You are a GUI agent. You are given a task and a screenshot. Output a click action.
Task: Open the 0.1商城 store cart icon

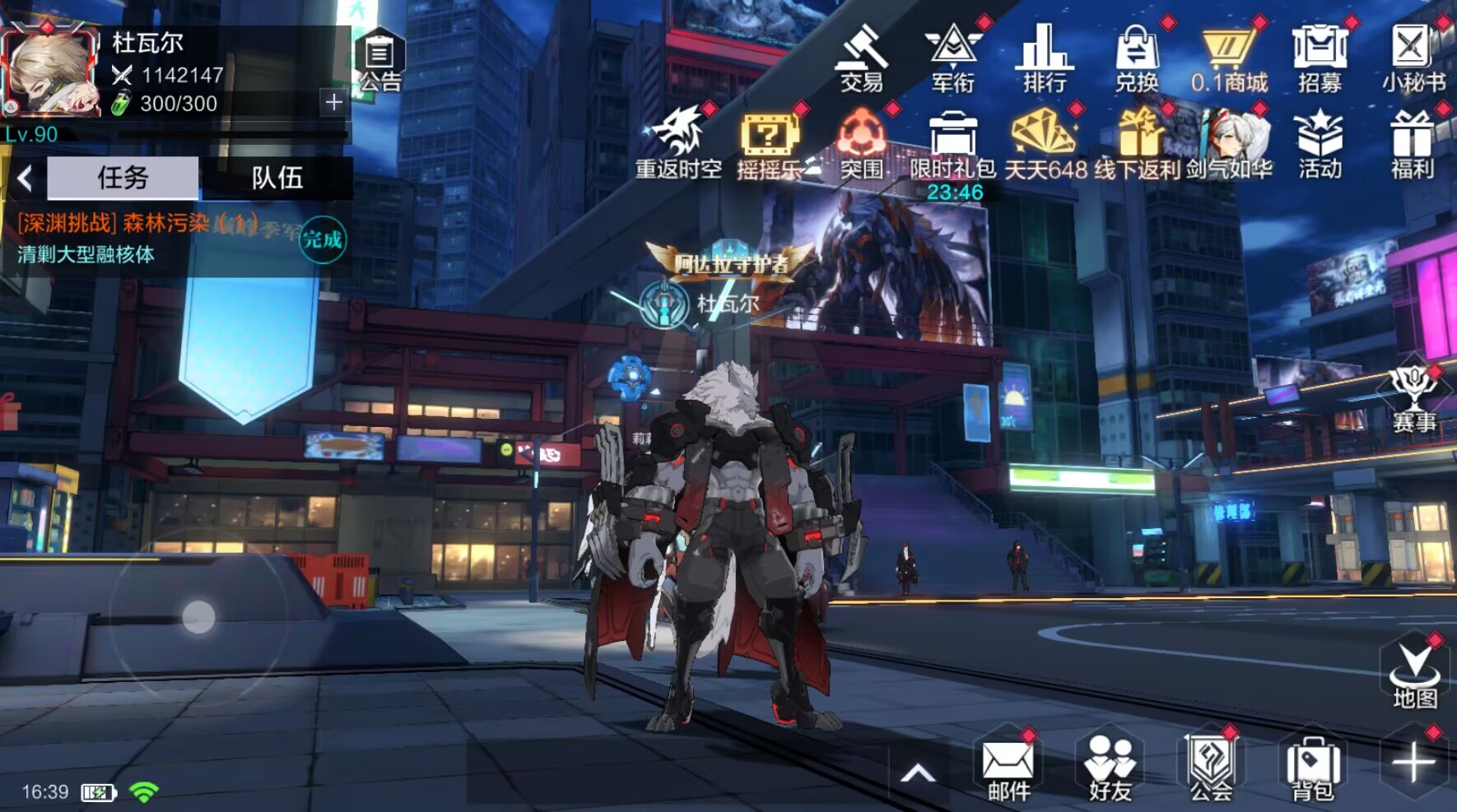click(1228, 58)
